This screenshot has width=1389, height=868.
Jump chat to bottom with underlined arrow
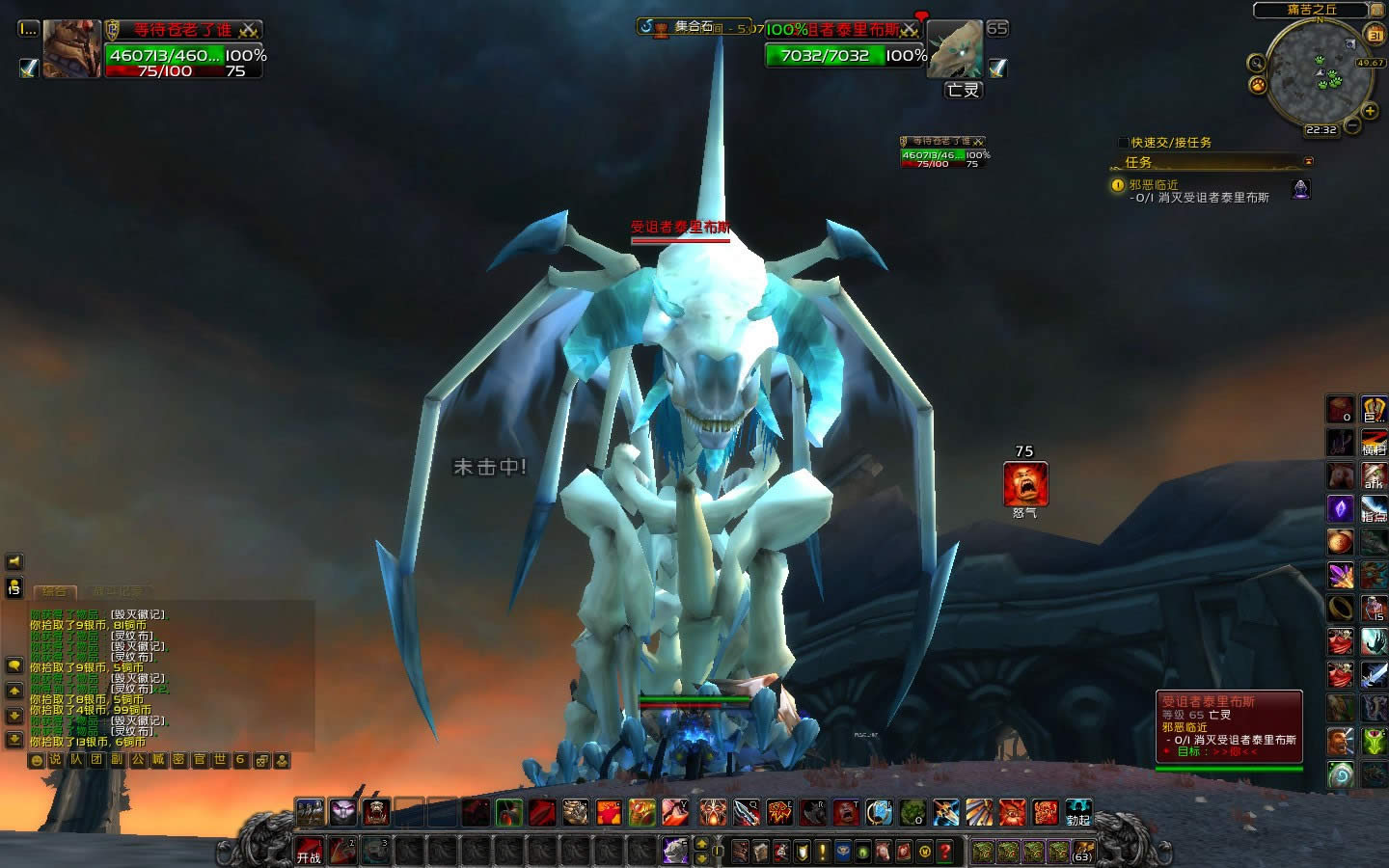point(14,740)
